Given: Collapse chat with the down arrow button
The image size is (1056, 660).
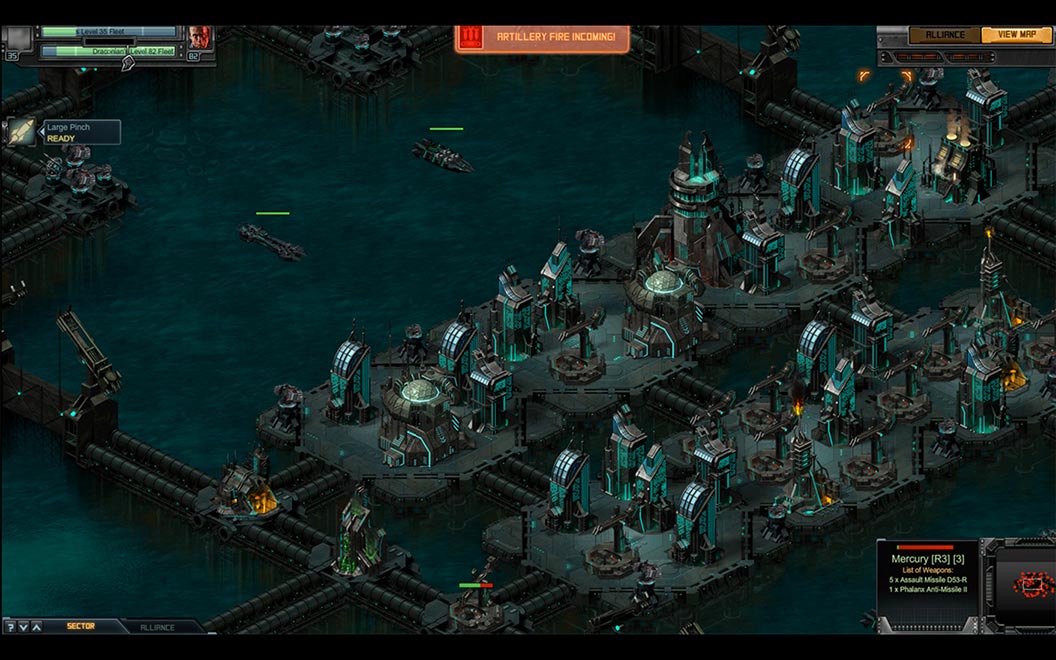Looking at the screenshot, I should pos(23,627).
